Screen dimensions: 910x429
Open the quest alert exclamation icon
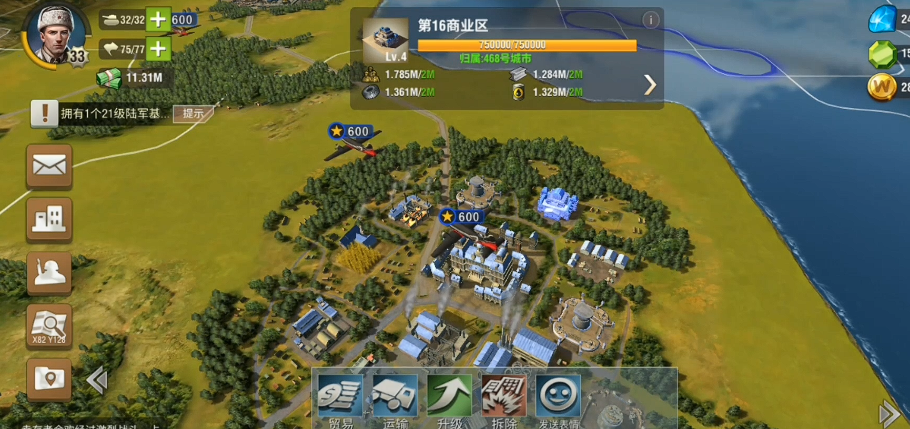click(43, 113)
